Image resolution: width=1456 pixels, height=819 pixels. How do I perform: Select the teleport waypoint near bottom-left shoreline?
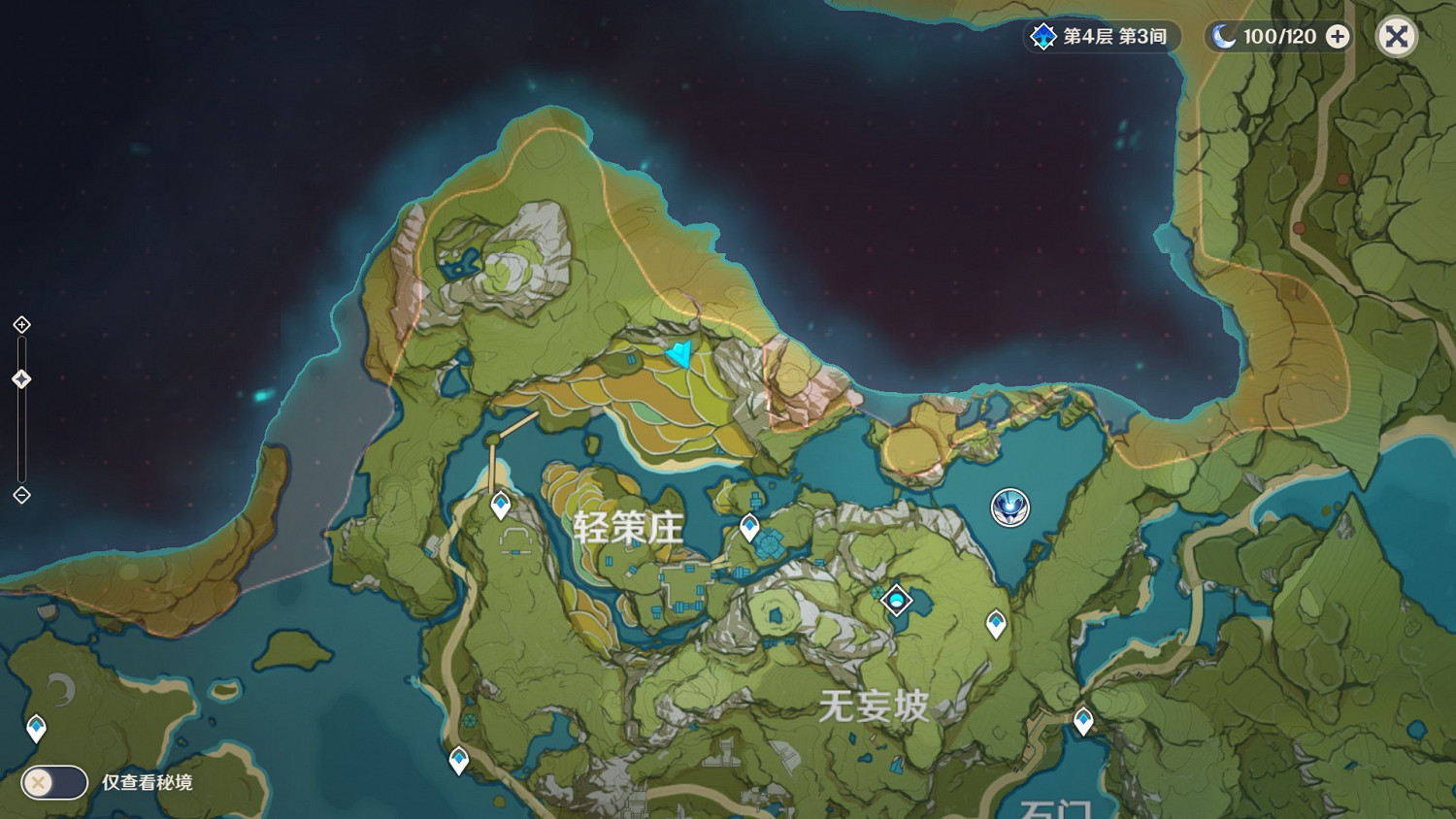(x=36, y=724)
